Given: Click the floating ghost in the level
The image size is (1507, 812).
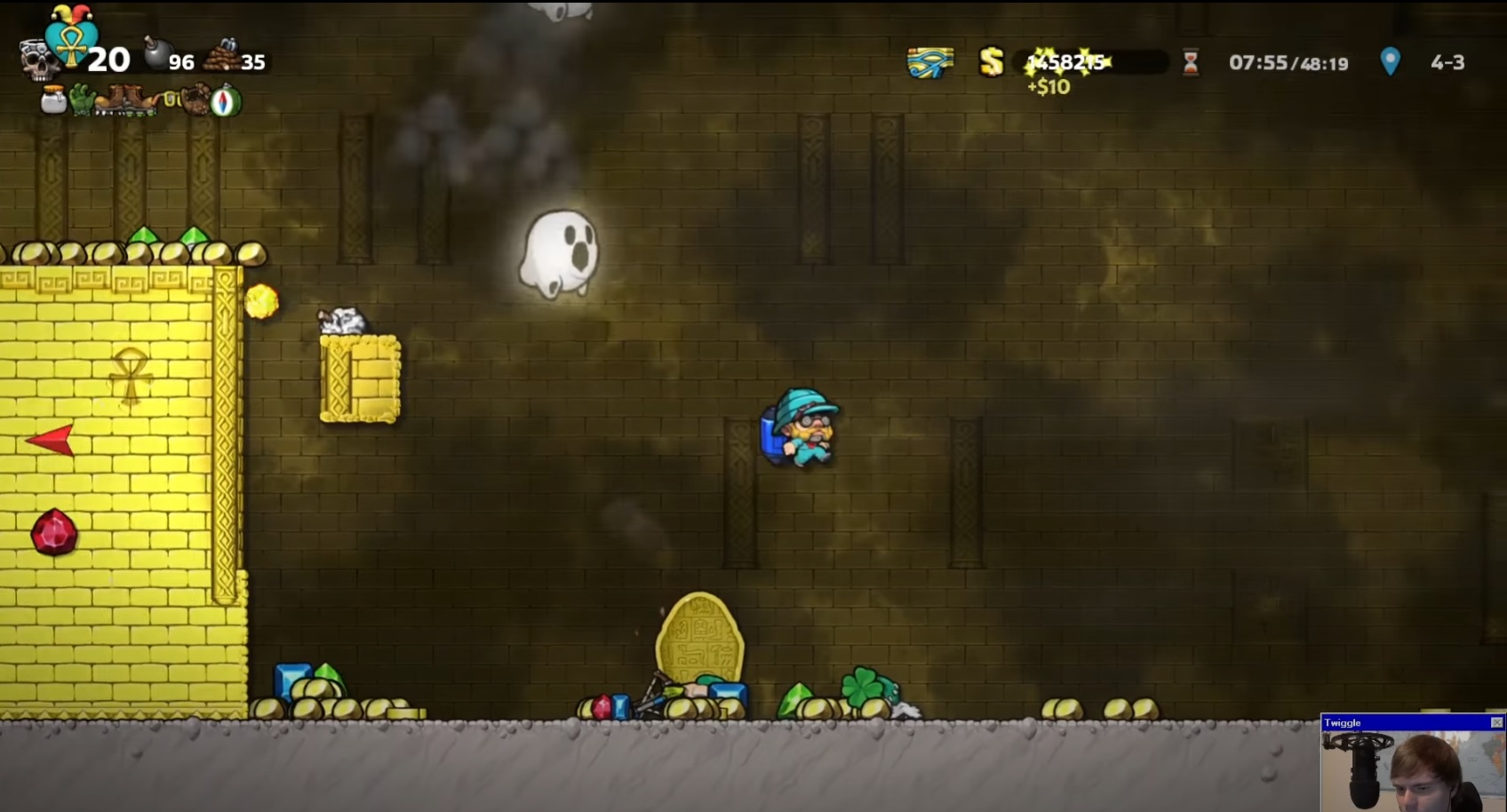Looking at the screenshot, I should (560, 251).
